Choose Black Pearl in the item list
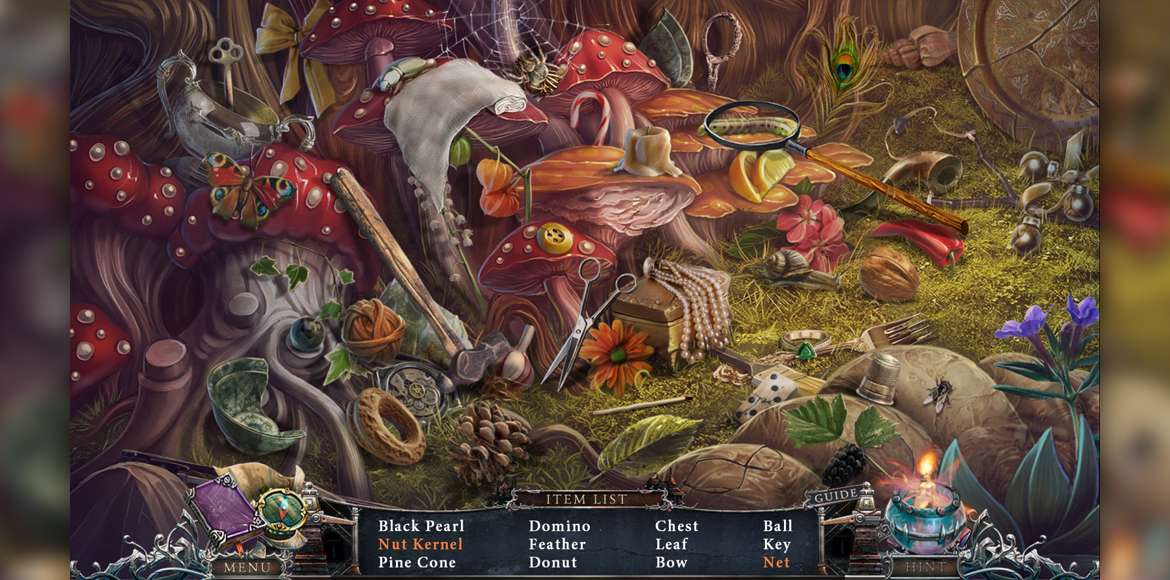Screen dimensions: 1170x580 (421, 526)
